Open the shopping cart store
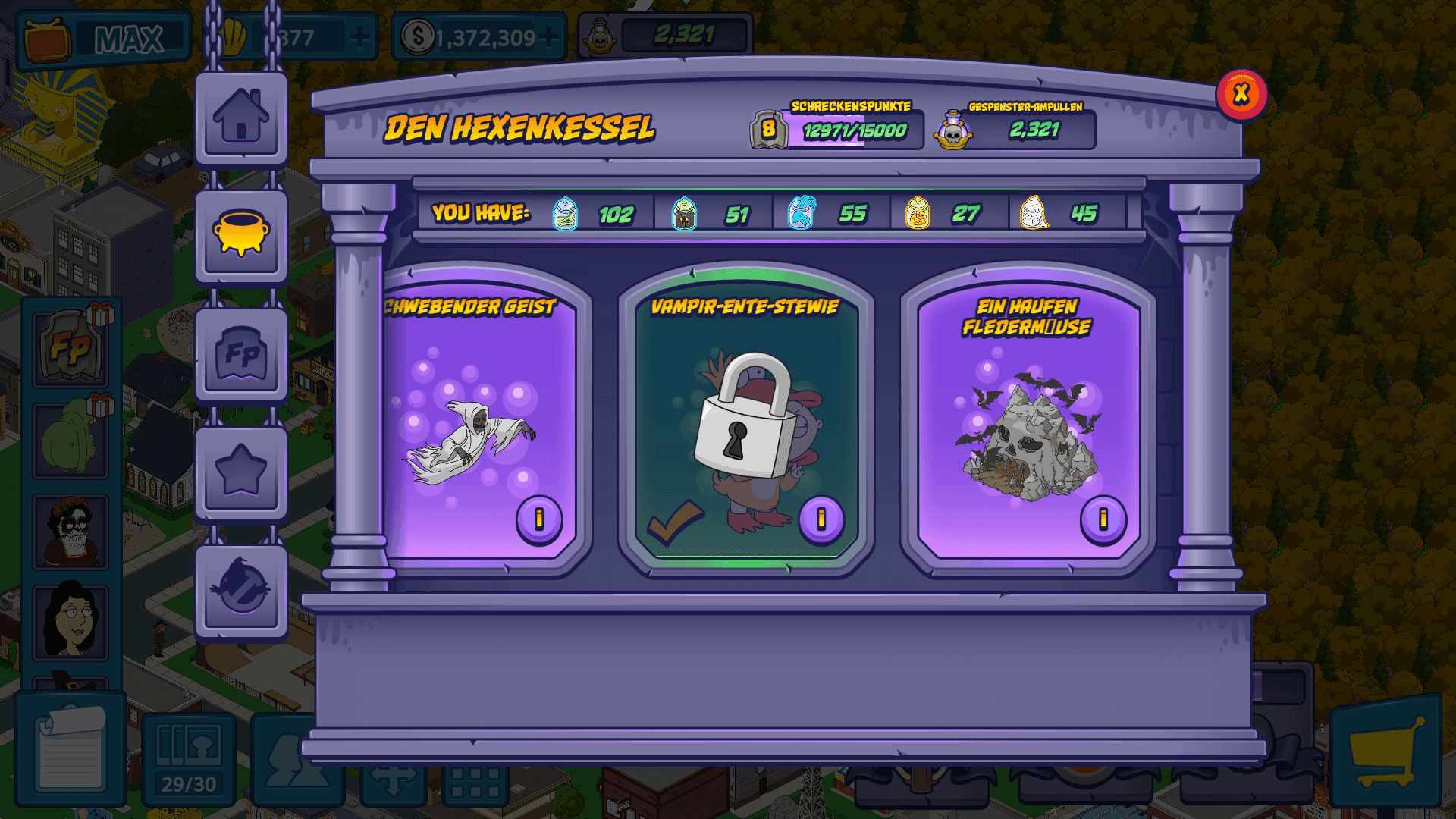The height and width of the screenshot is (819, 1456). pos(1385,751)
